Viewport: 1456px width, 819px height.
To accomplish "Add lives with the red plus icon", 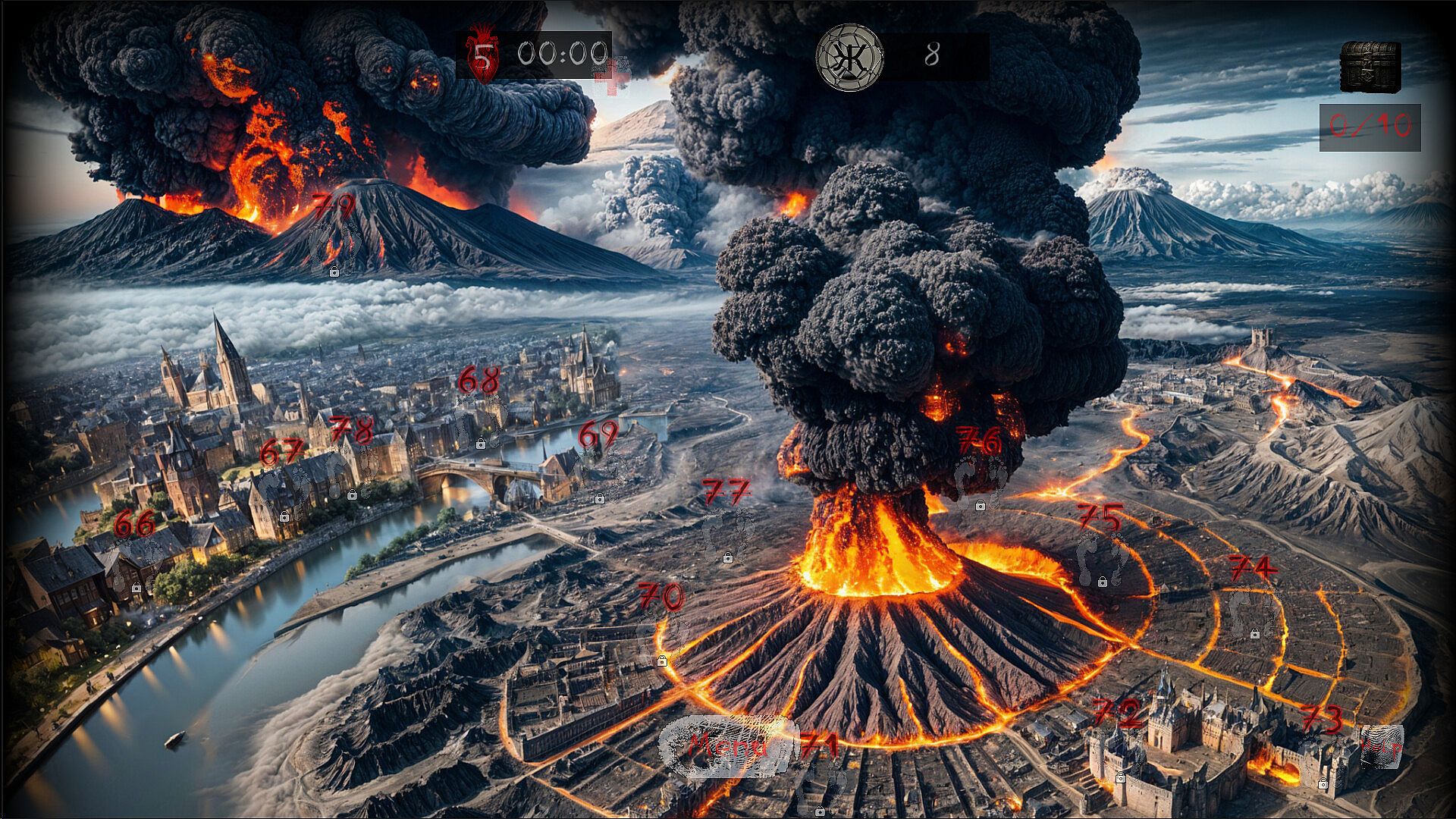I will tap(613, 75).
